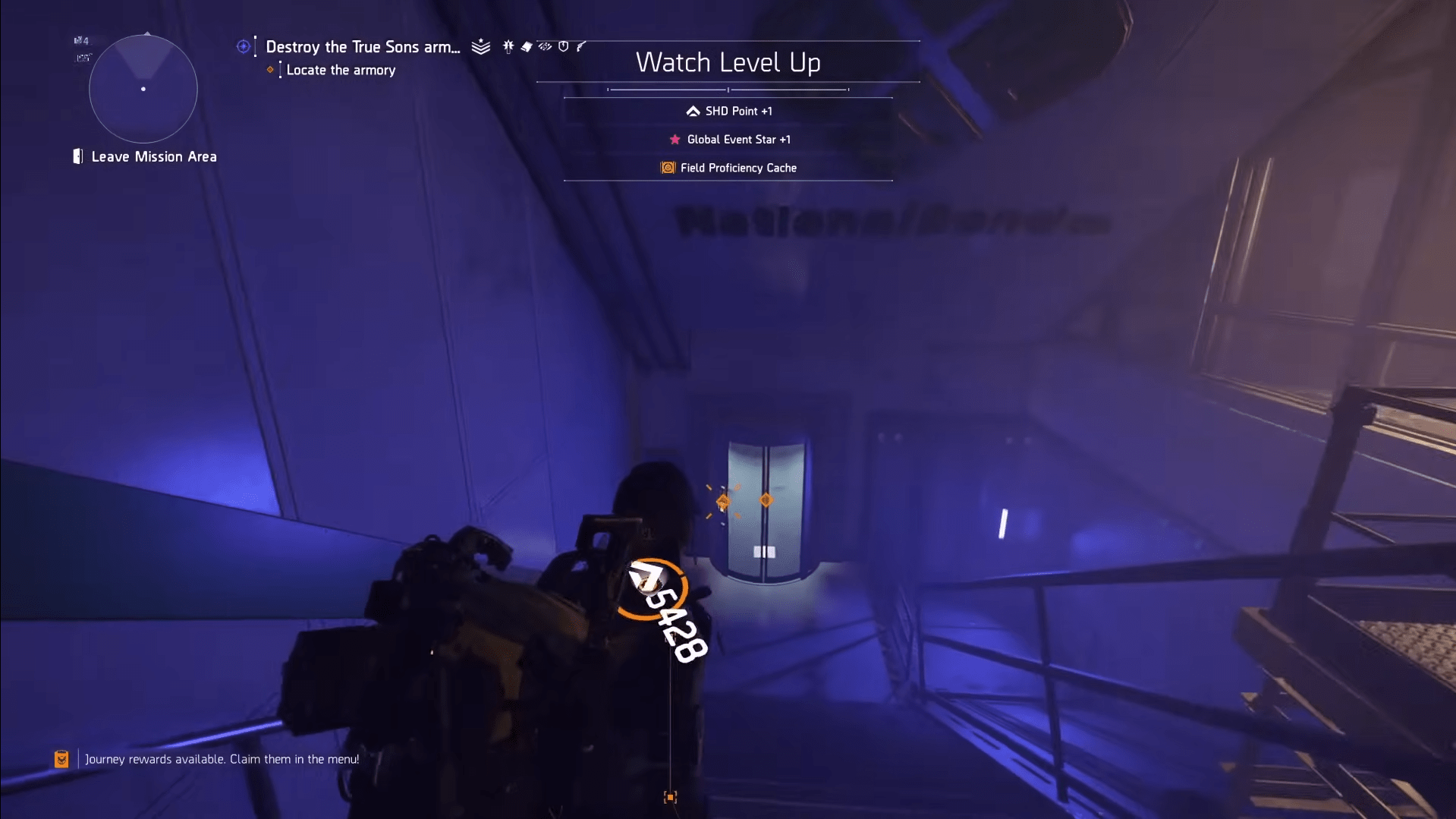This screenshot has width=1456, height=819.
Task: Select the eye modifier icon in the HUD header
Action: click(x=544, y=46)
